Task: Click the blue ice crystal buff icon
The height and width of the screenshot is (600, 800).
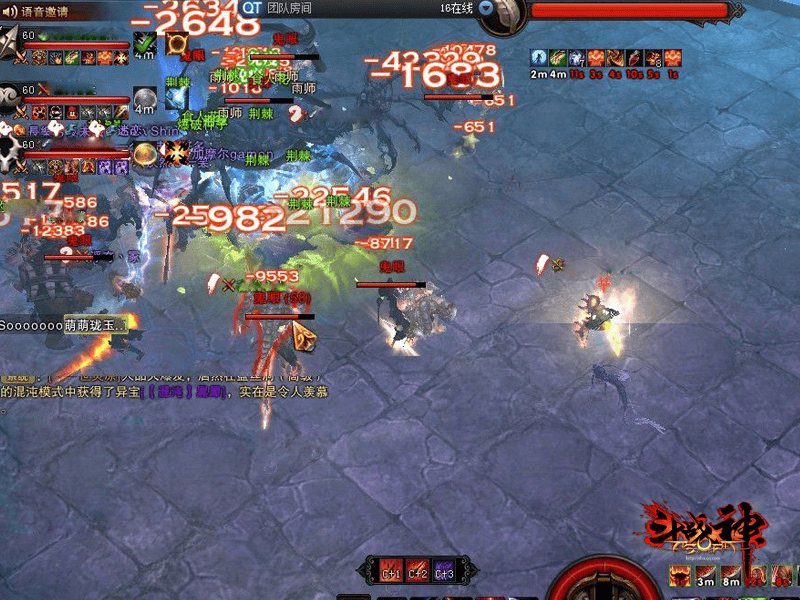Action: 177,97
